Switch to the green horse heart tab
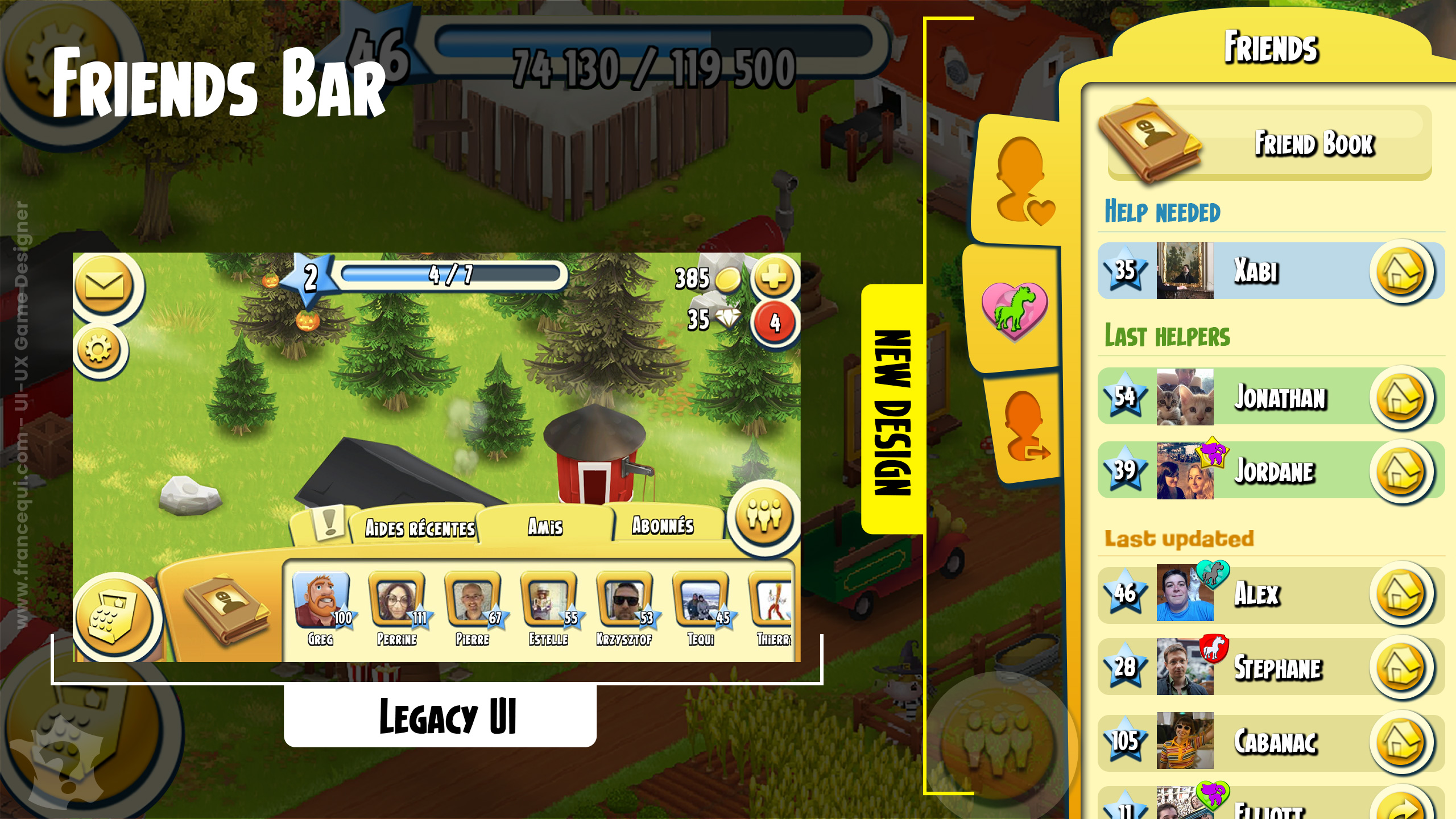This screenshot has height=819, width=1456. point(1015,311)
